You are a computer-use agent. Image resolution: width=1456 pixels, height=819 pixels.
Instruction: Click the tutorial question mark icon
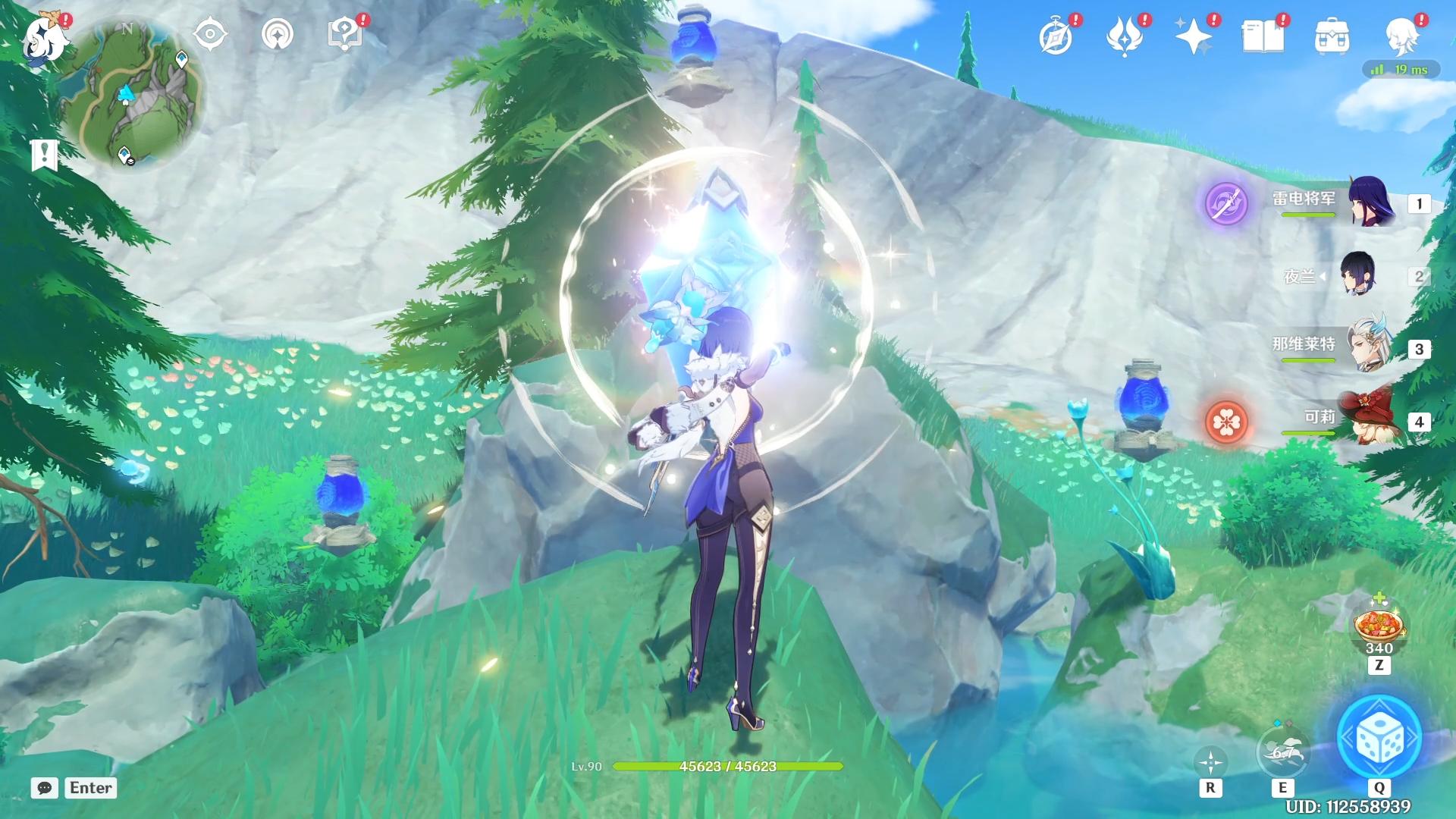coord(345,35)
